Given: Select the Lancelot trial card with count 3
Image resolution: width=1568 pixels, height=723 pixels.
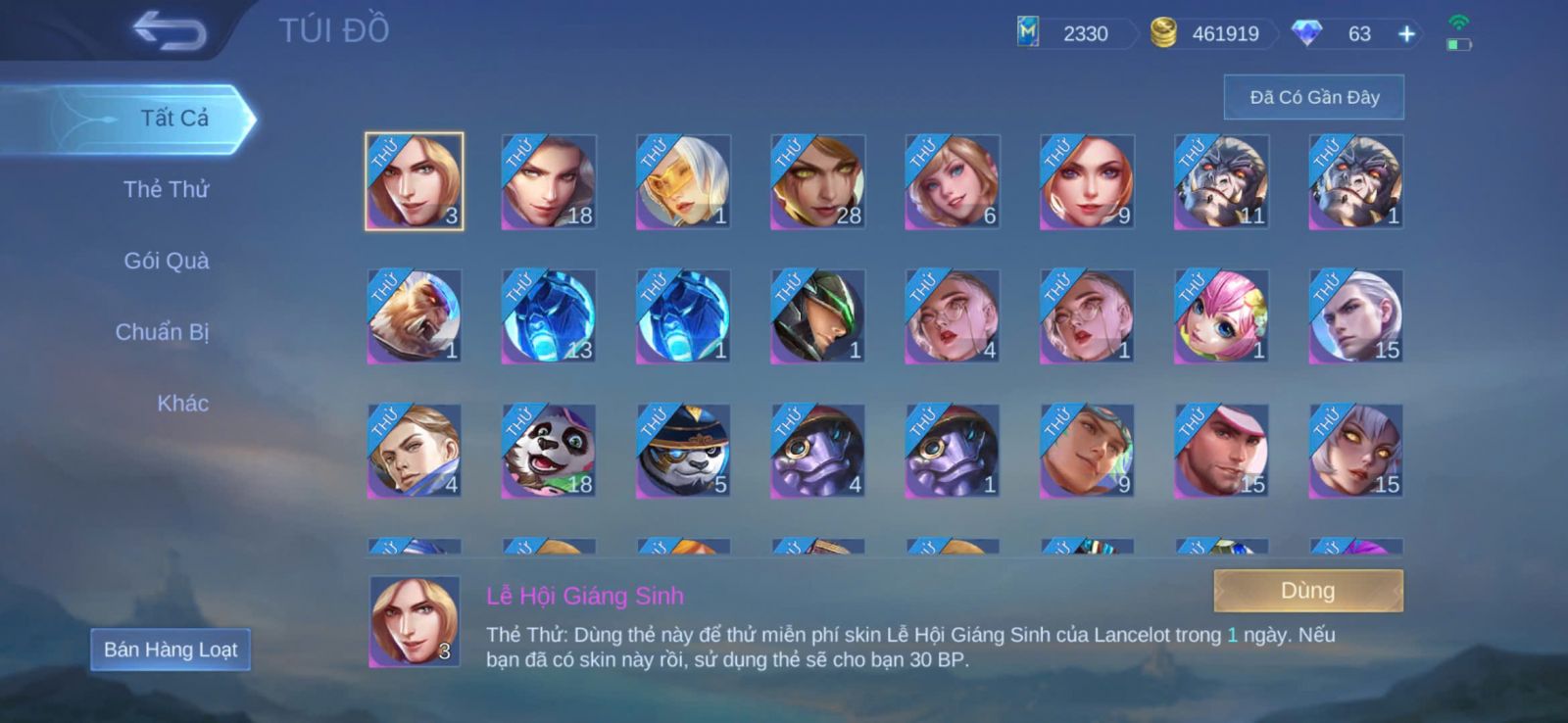Looking at the screenshot, I should click(x=414, y=182).
